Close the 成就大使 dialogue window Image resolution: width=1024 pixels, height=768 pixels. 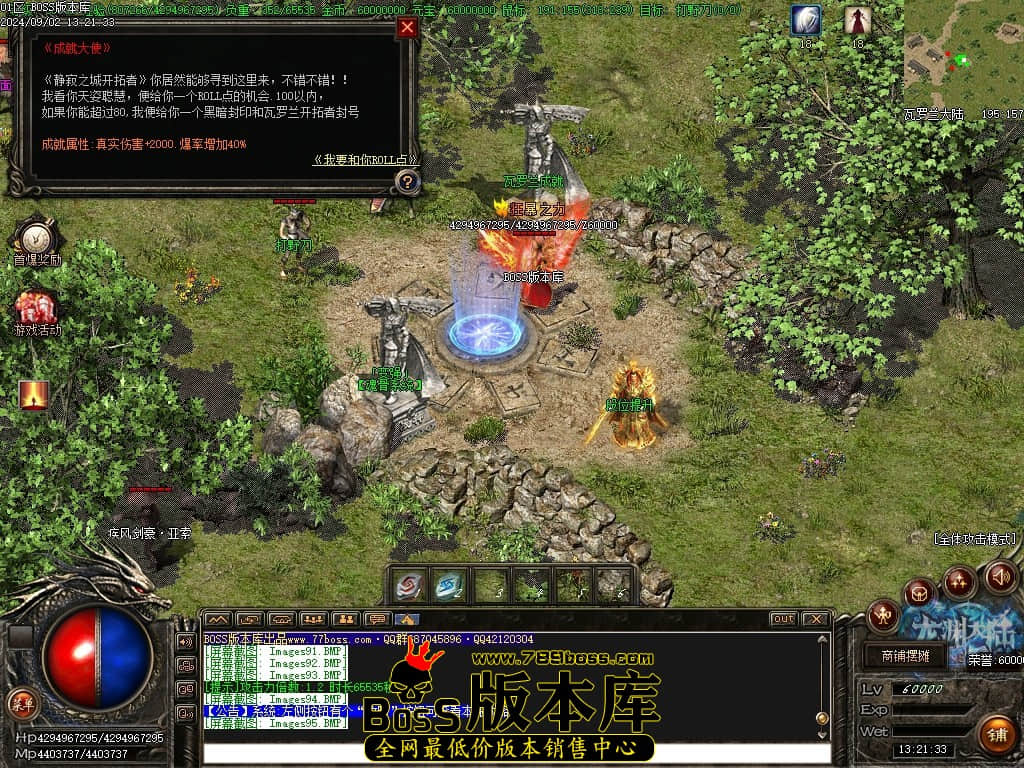[x=407, y=28]
